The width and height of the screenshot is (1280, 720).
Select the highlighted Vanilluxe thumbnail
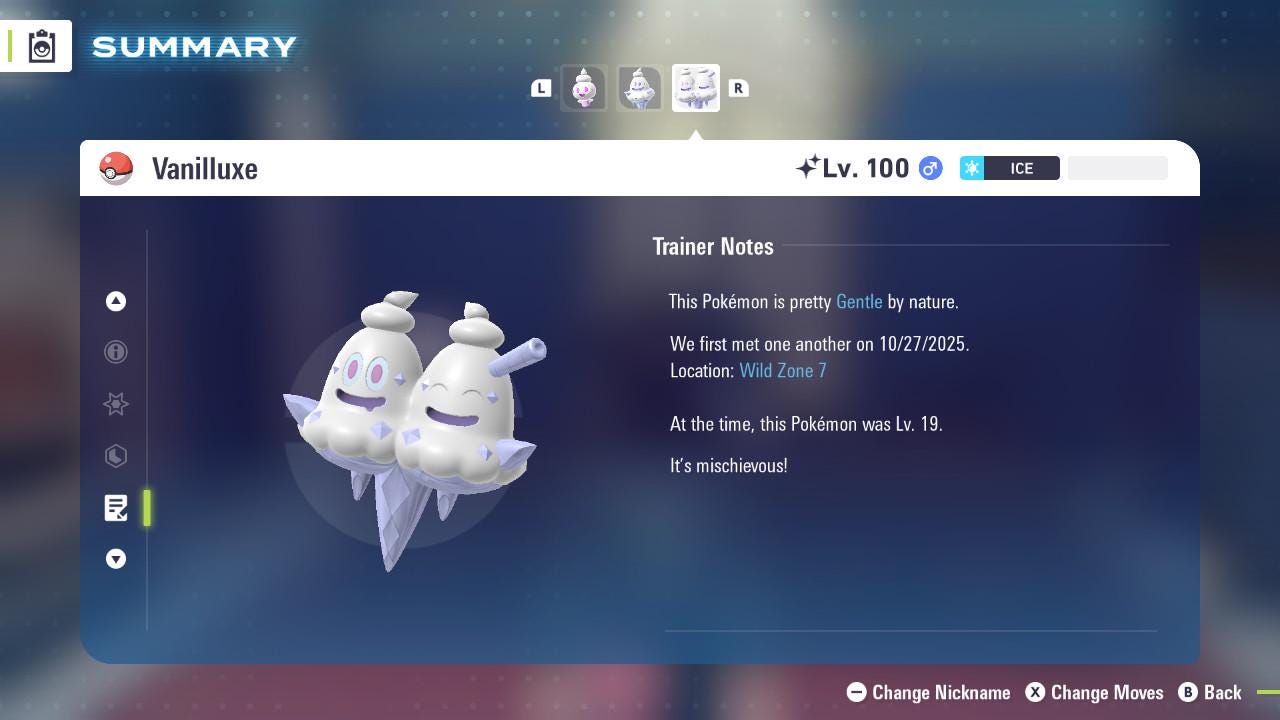695,88
